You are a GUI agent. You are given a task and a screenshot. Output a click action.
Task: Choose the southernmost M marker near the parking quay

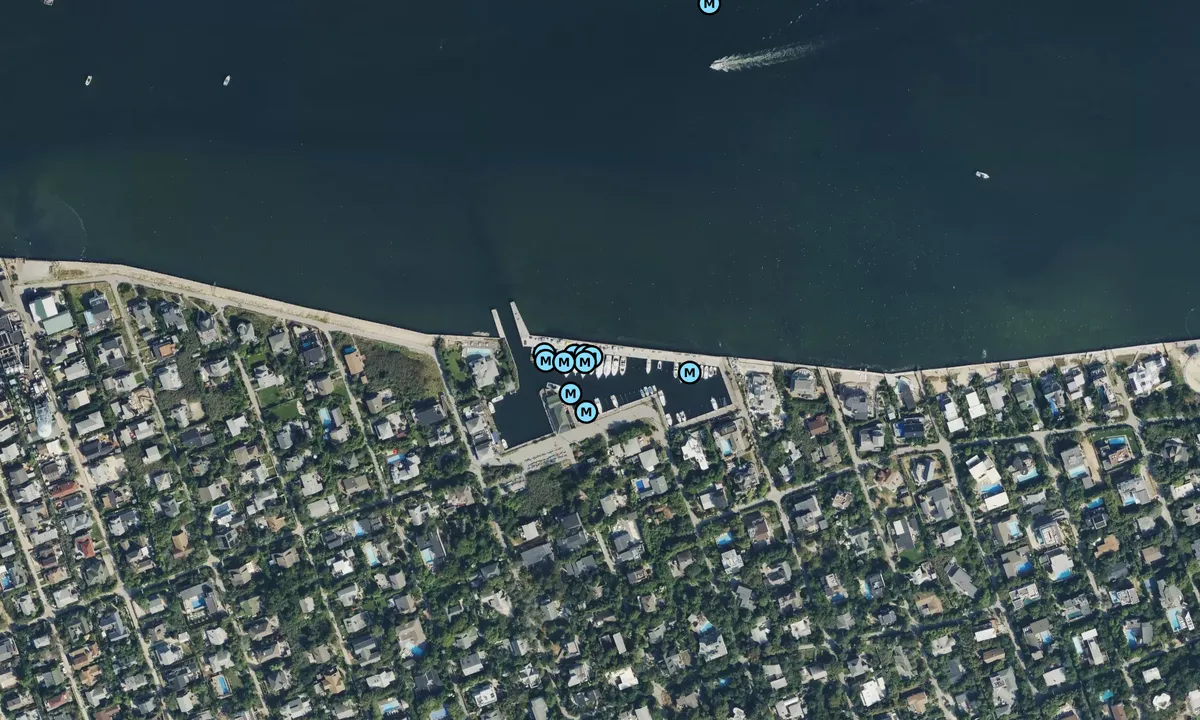click(587, 411)
